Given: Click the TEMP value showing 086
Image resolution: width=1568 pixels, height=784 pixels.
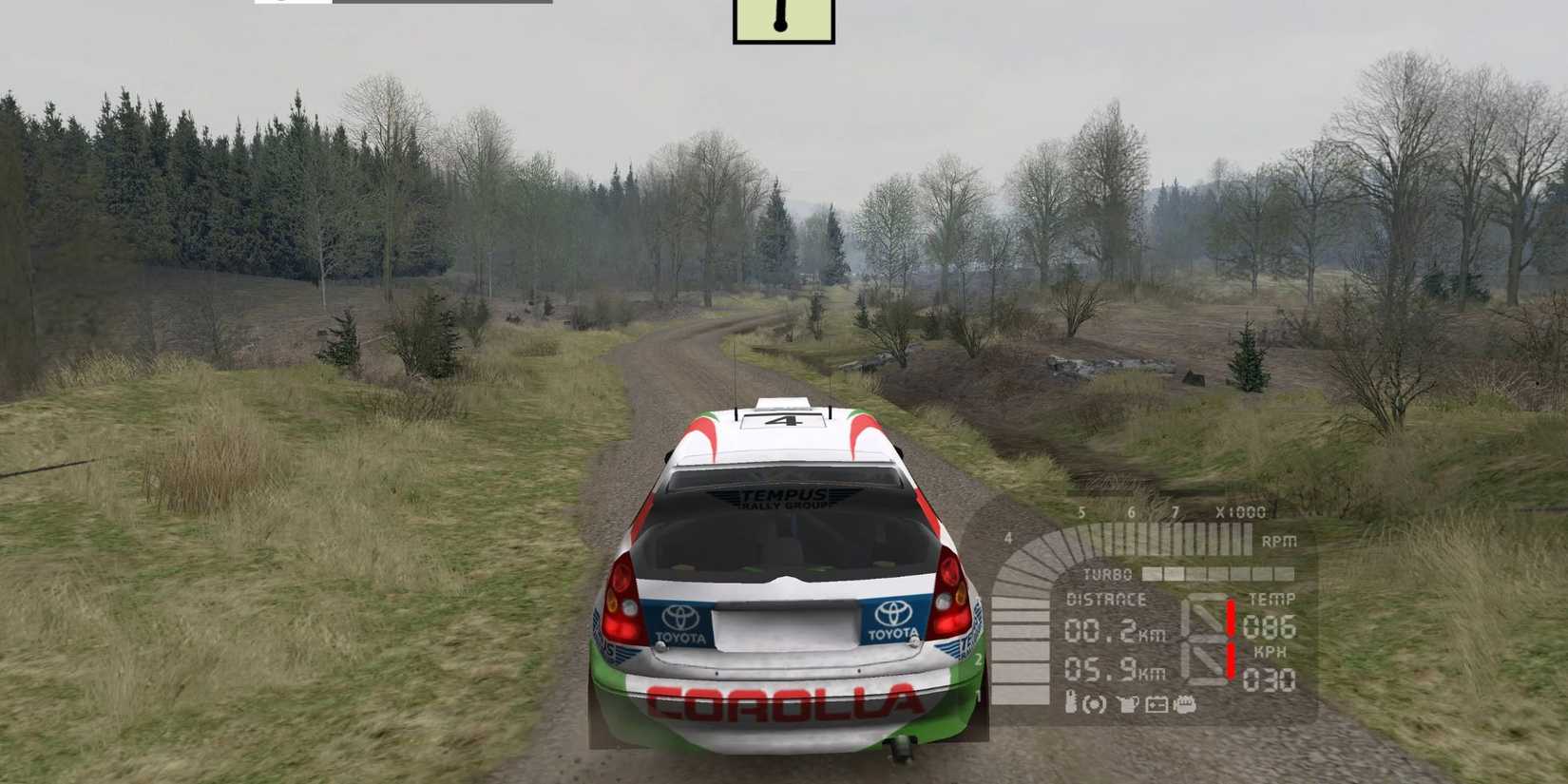Looking at the screenshot, I should tap(1271, 627).
